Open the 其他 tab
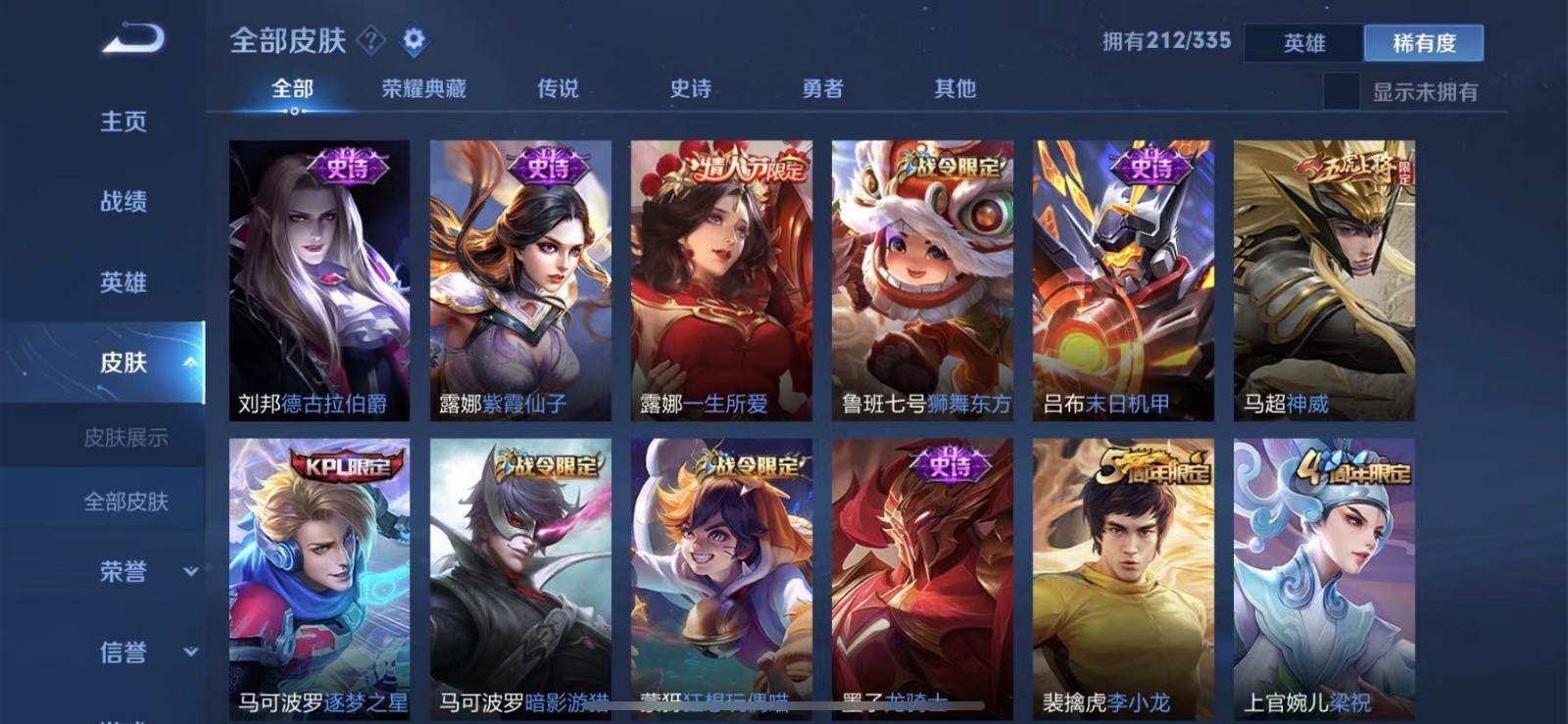This screenshot has width=1568, height=724. tap(955, 88)
